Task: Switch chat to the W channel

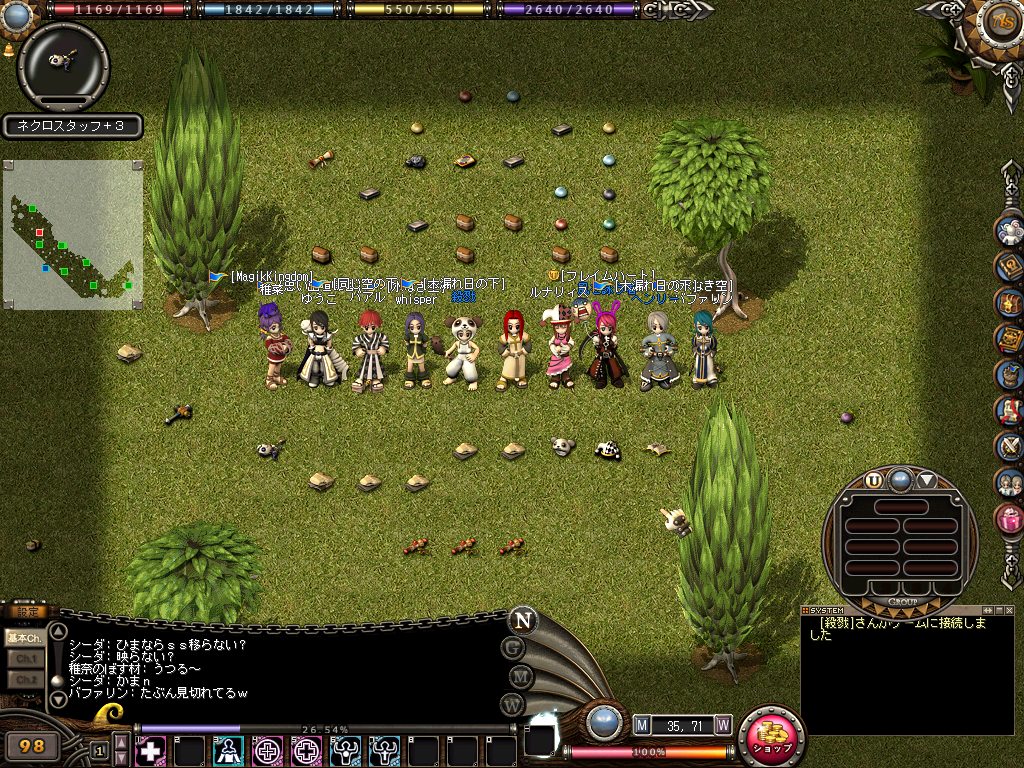Action: [513, 704]
